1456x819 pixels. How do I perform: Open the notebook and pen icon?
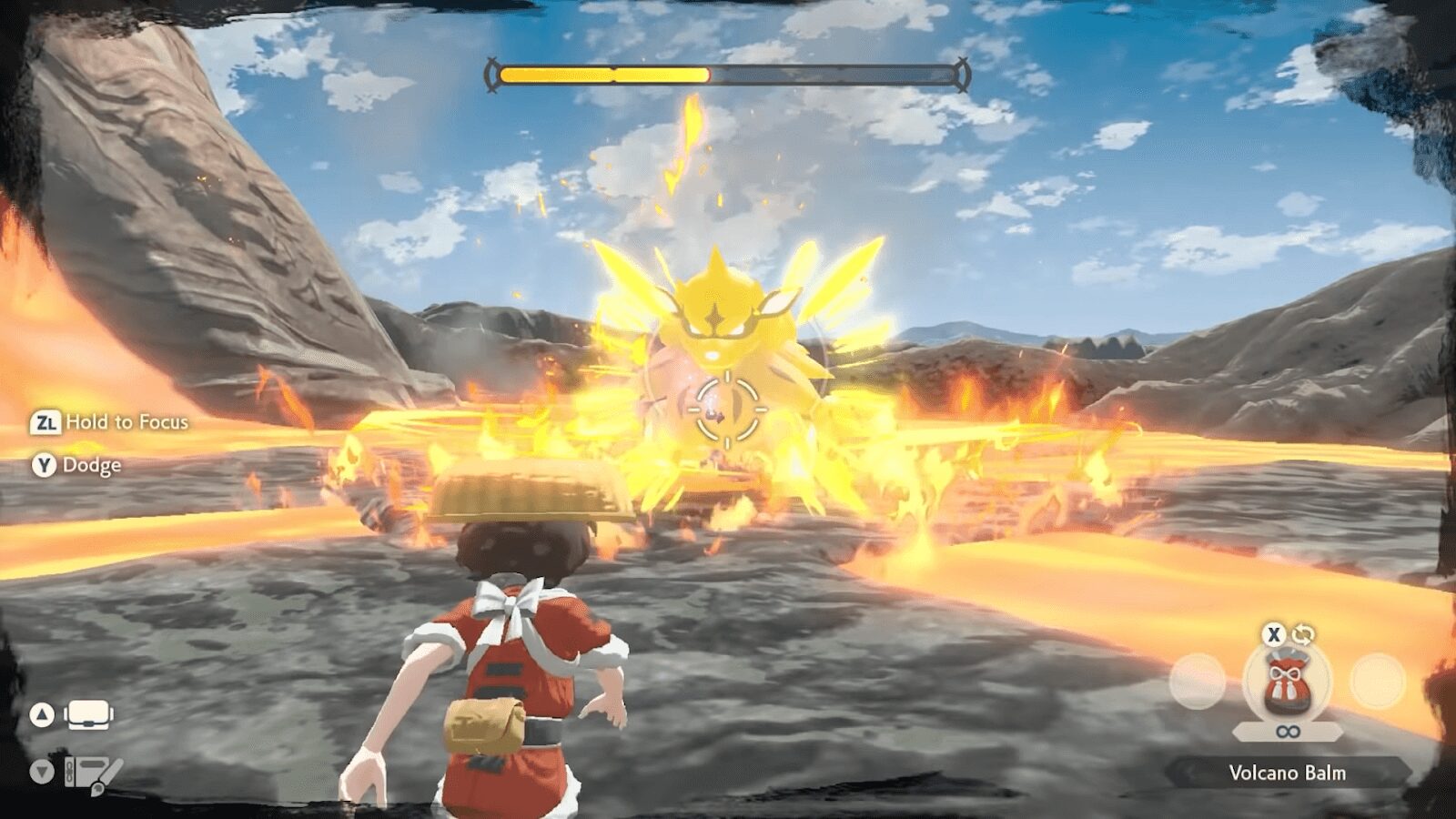coord(93,773)
